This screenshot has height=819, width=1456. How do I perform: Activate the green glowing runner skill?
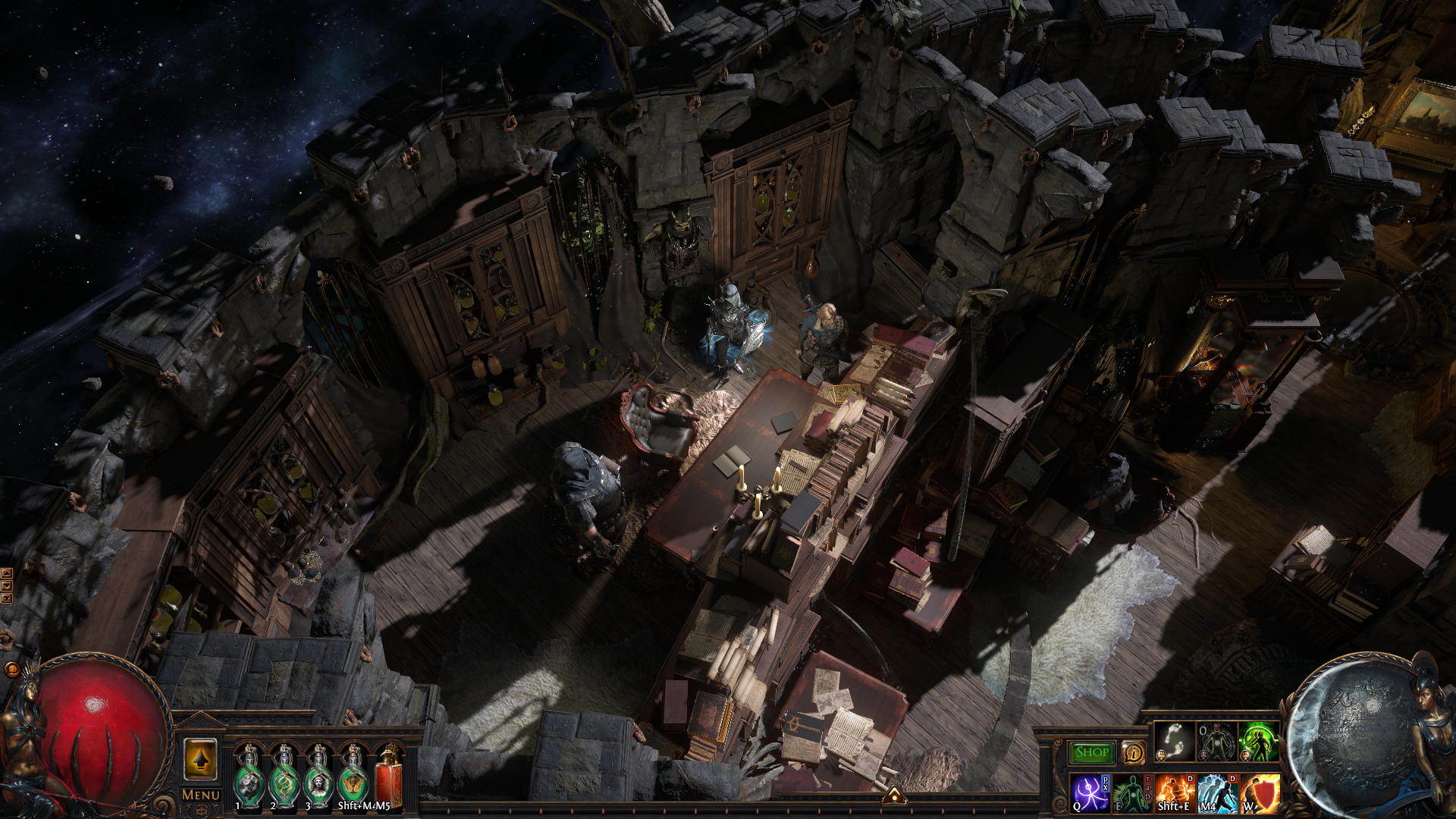(1258, 741)
